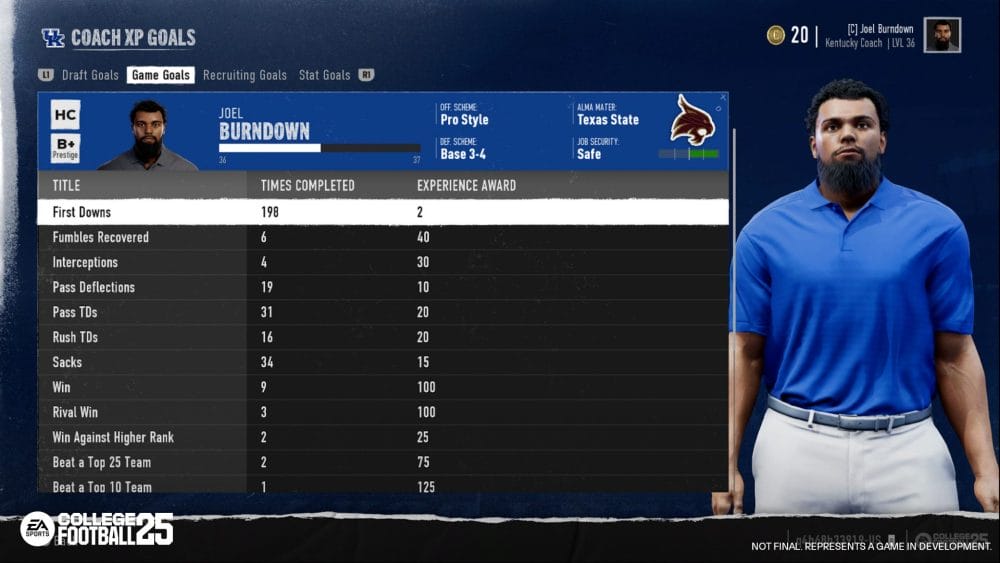This screenshot has height=563, width=1000.
Task: Select the First Downs goal row
Action: [x=382, y=212]
